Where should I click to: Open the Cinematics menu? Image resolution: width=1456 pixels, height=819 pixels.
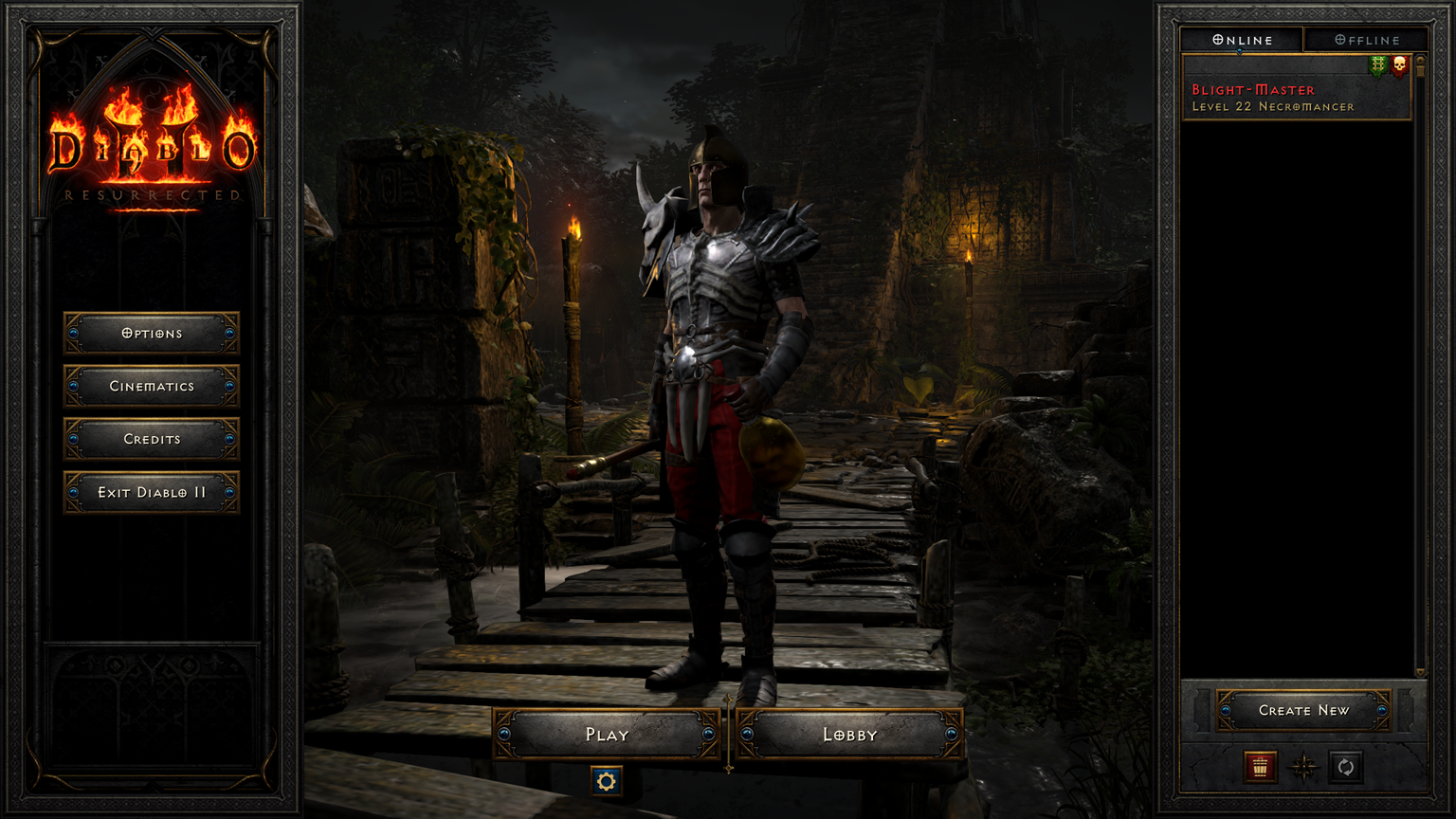(152, 386)
